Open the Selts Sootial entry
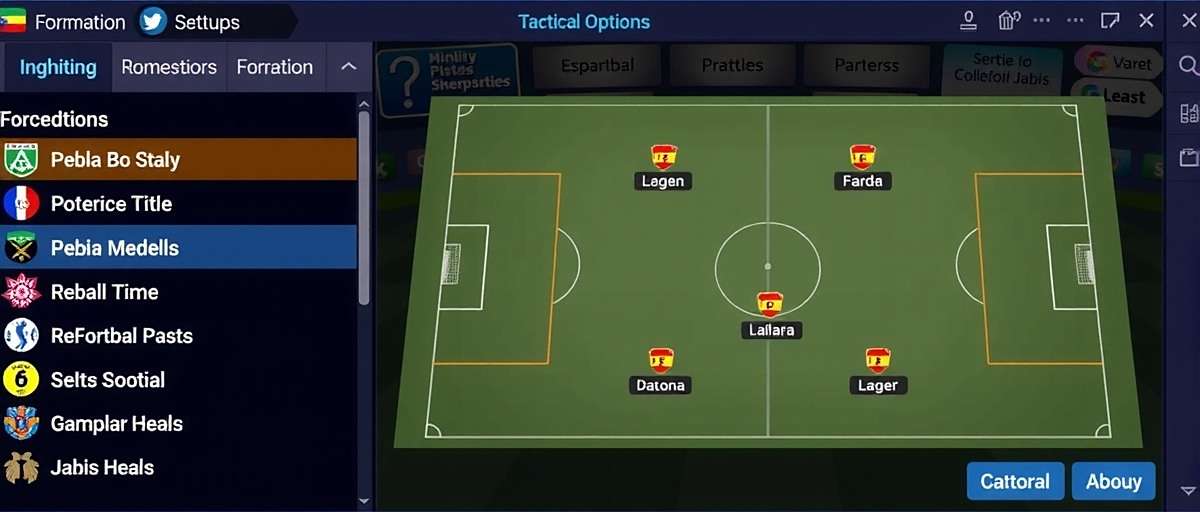 (x=178, y=380)
